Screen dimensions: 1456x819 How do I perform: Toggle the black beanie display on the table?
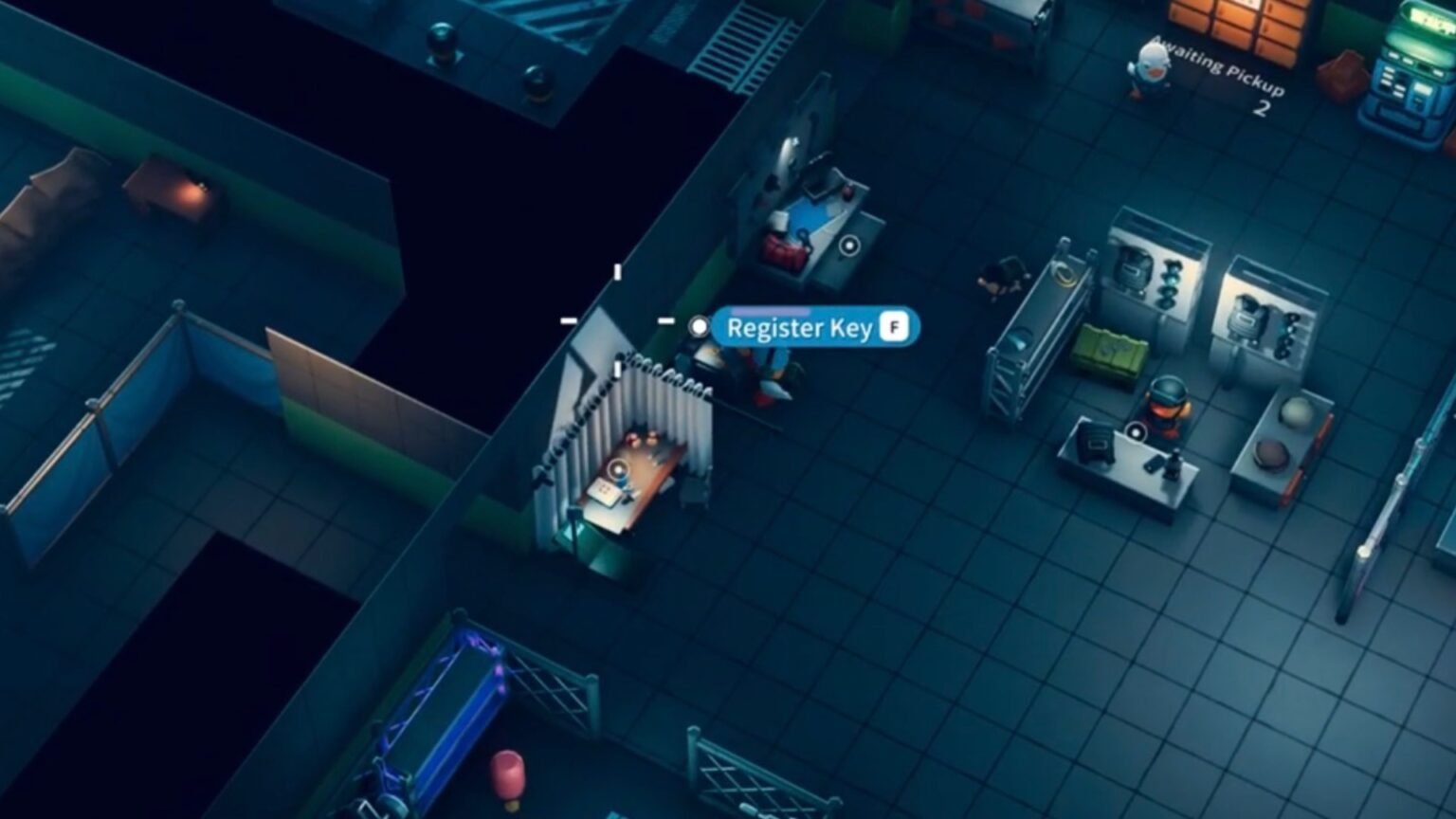(x=1094, y=446)
